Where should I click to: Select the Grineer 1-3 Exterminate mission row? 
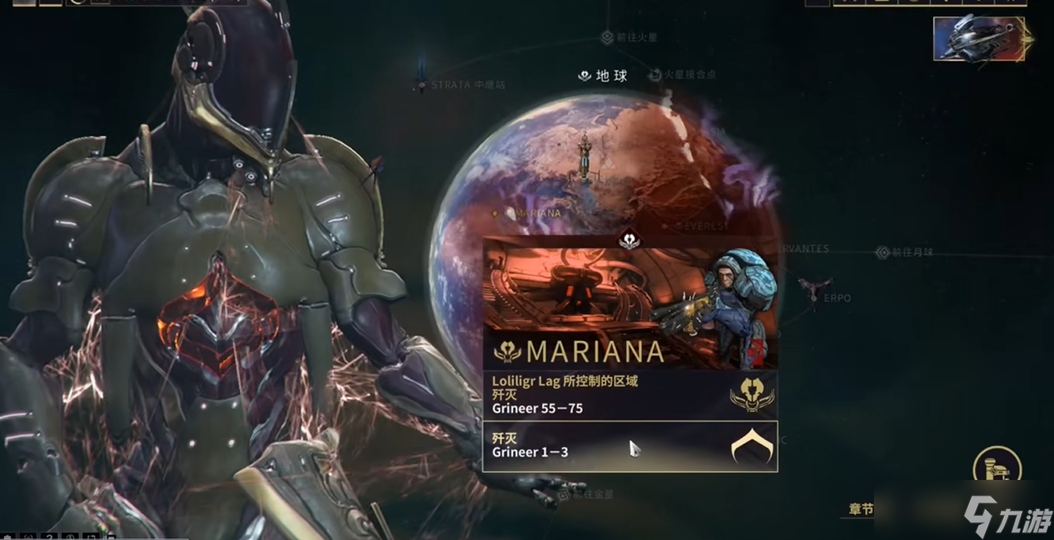pyautogui.click(x=630, y=445)
